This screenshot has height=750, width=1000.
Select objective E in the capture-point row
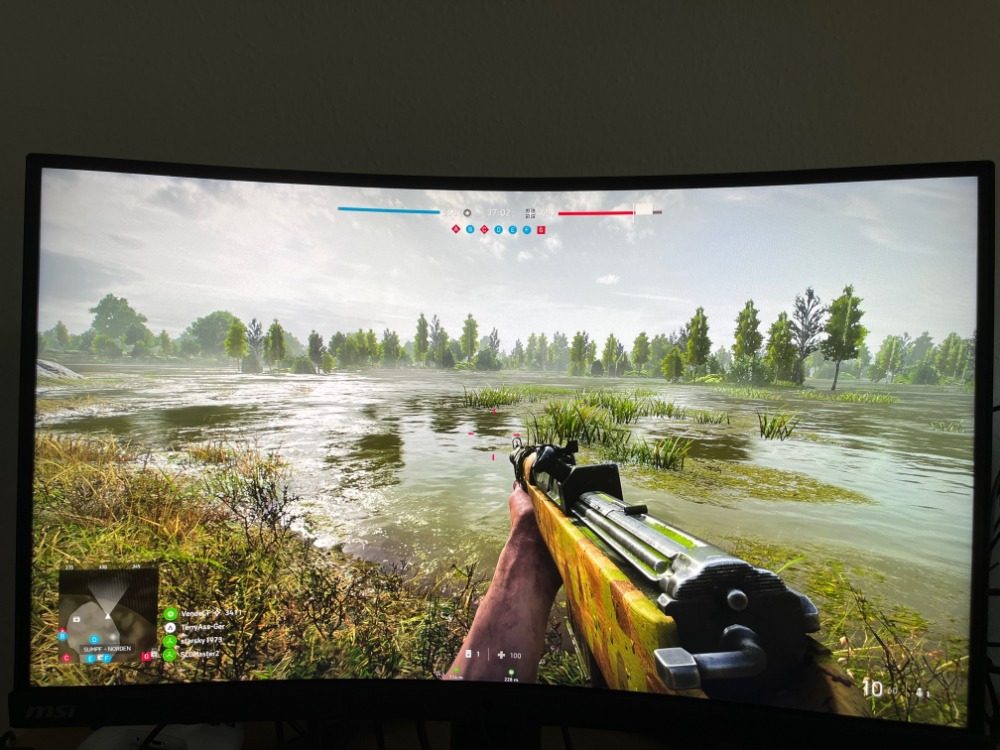[513, 229]
